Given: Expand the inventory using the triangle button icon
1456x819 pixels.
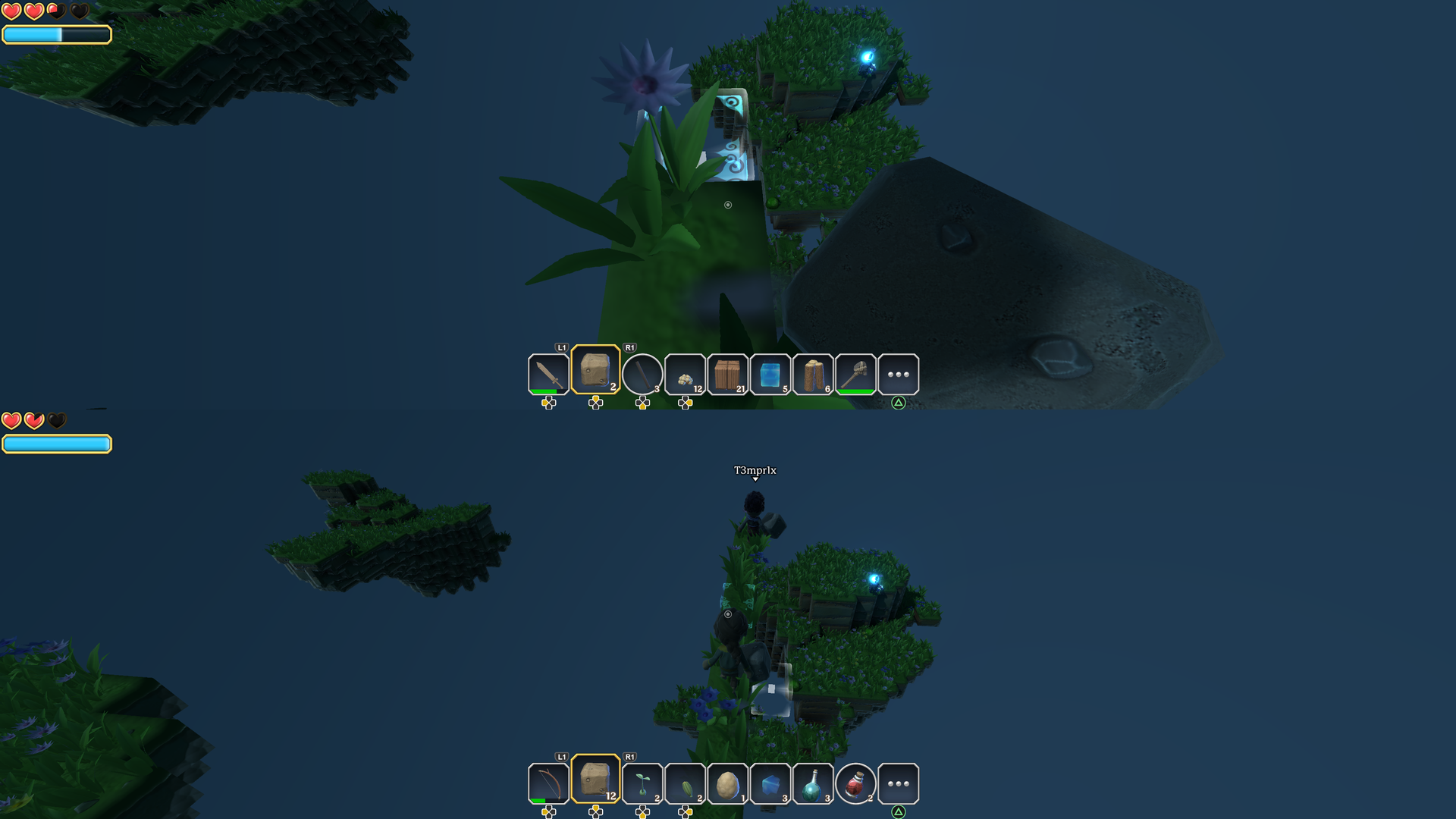Looking at the screenshot, I should (899, 403).
